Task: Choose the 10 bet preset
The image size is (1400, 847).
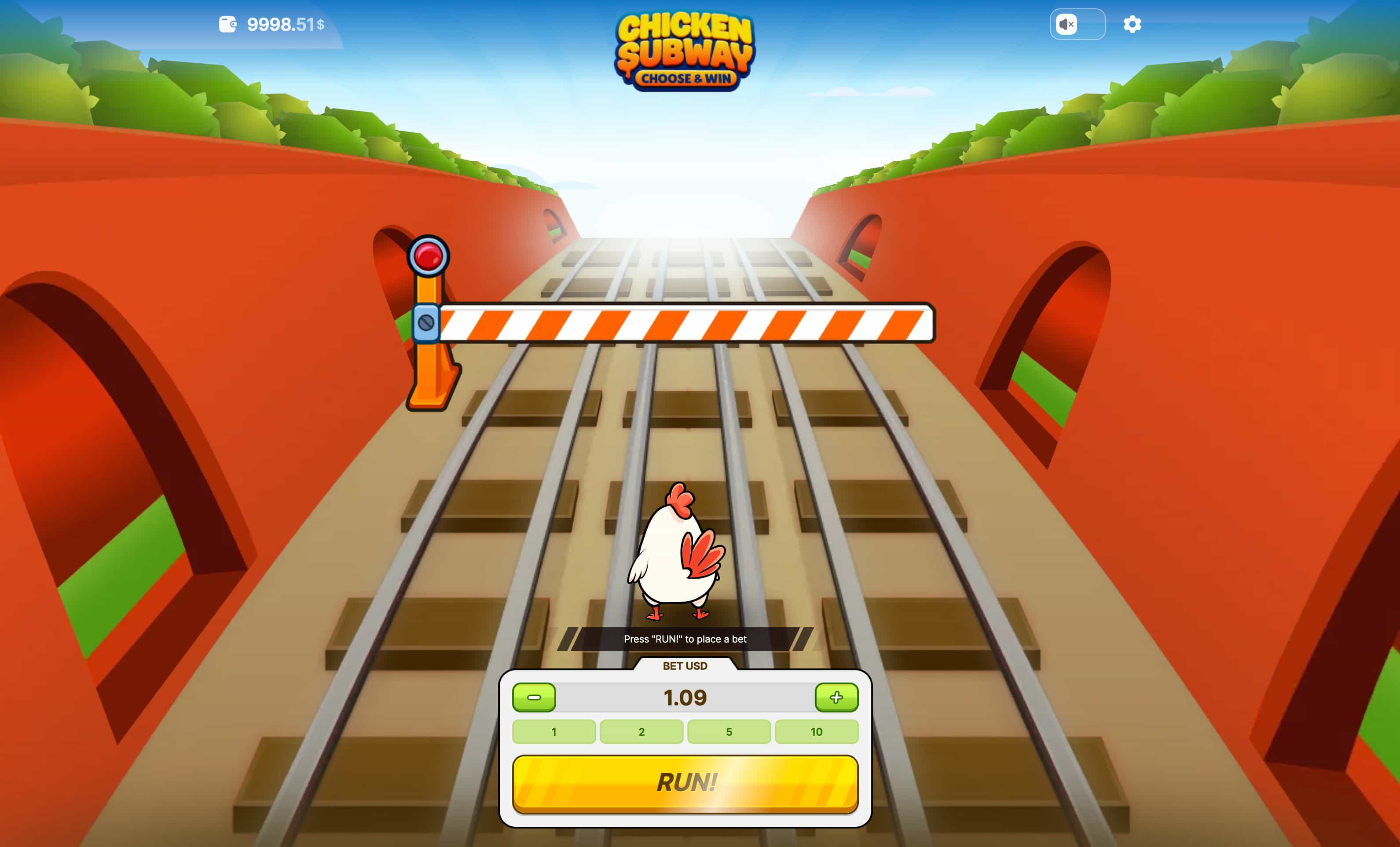Action: 817,732
